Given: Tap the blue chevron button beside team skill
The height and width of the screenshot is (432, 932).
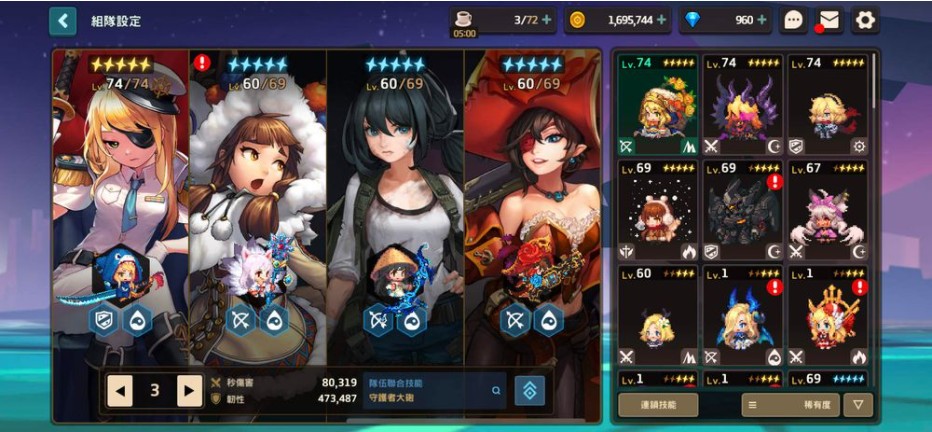Looking at the screenshot, I should click(529, 390).
